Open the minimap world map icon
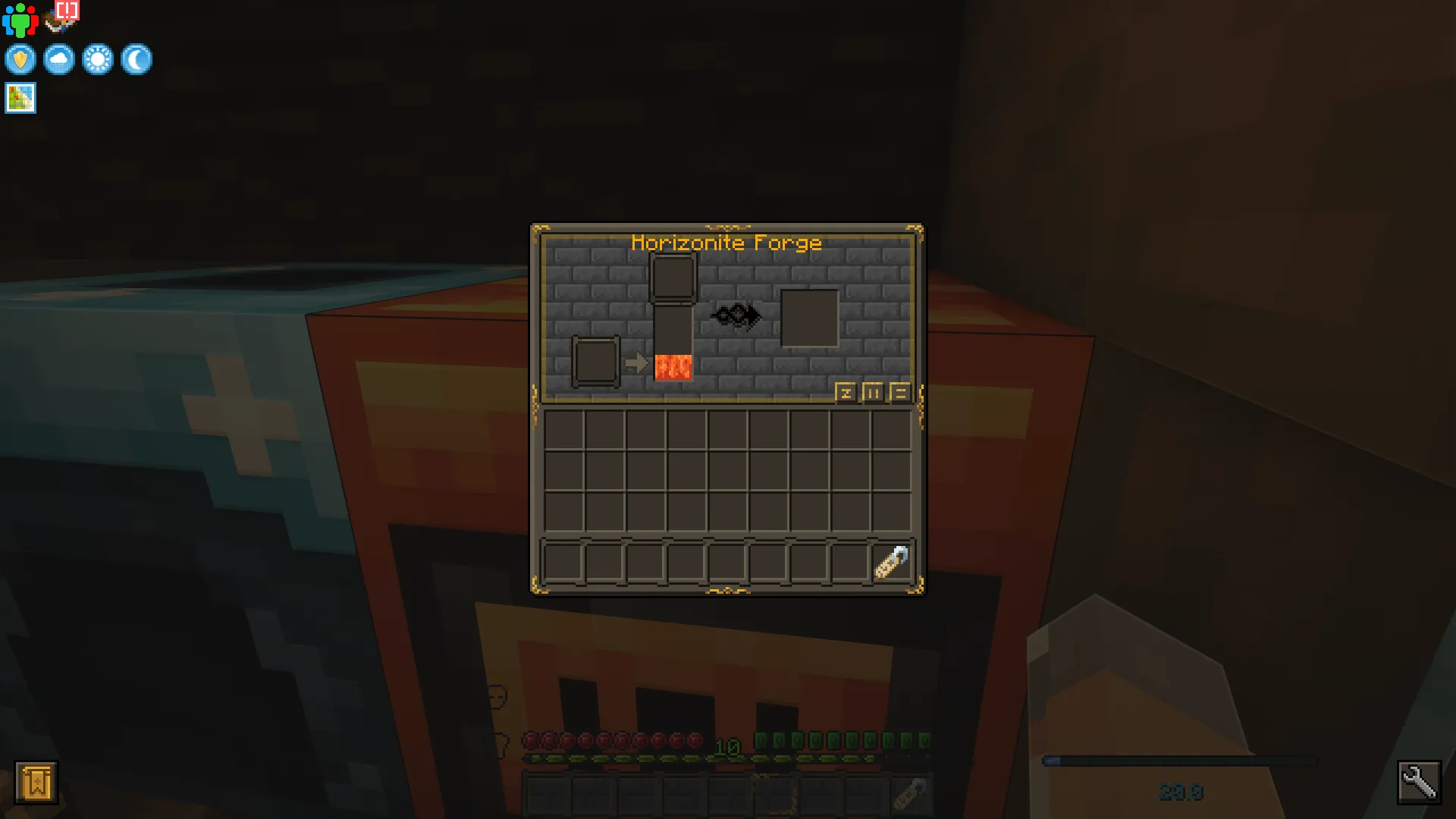The image size is (1456, 819). pyautogui.click(x=20, y=98)
